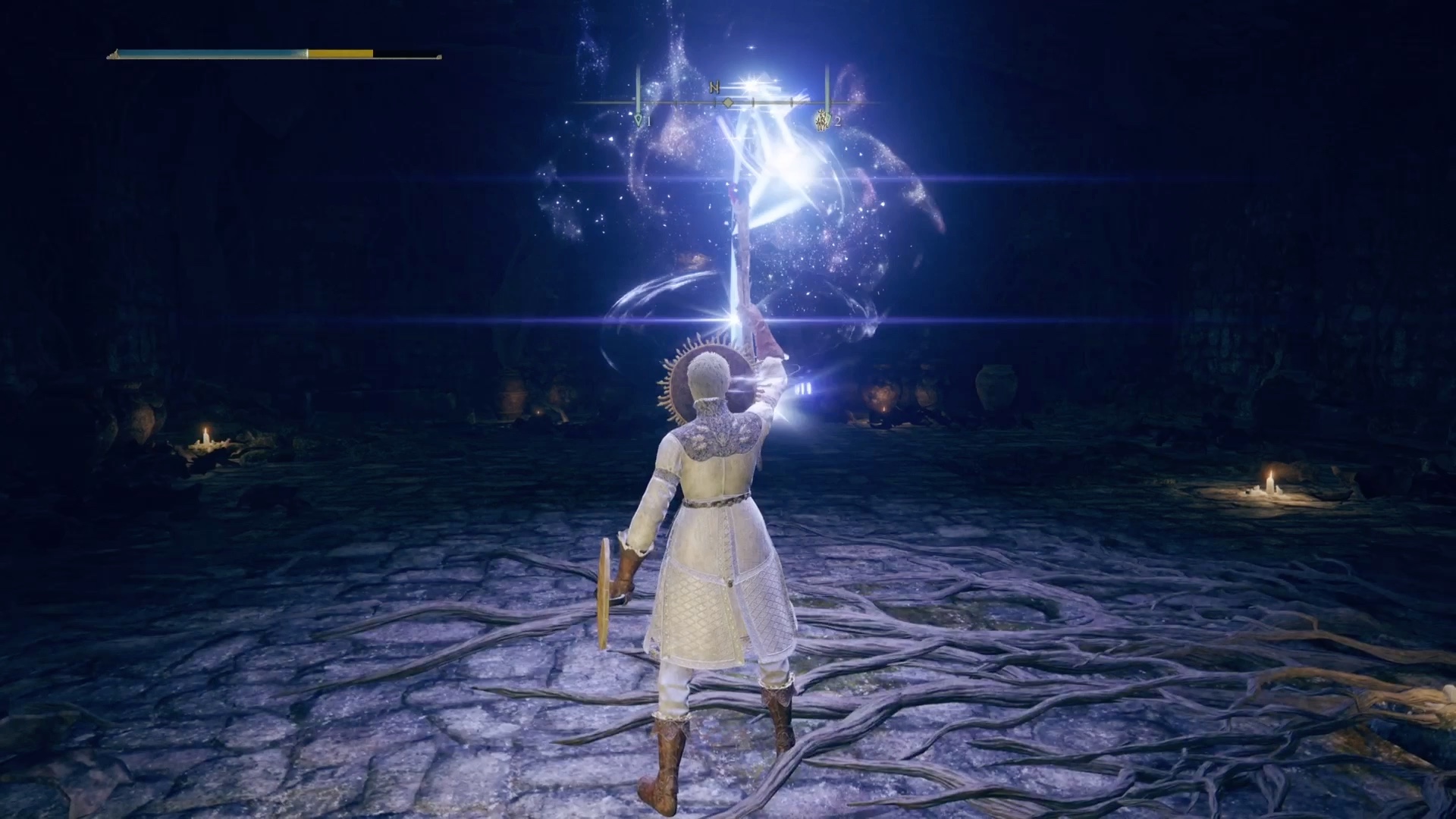Click the diamond heading marker on the compass

[x=727, y=102]
